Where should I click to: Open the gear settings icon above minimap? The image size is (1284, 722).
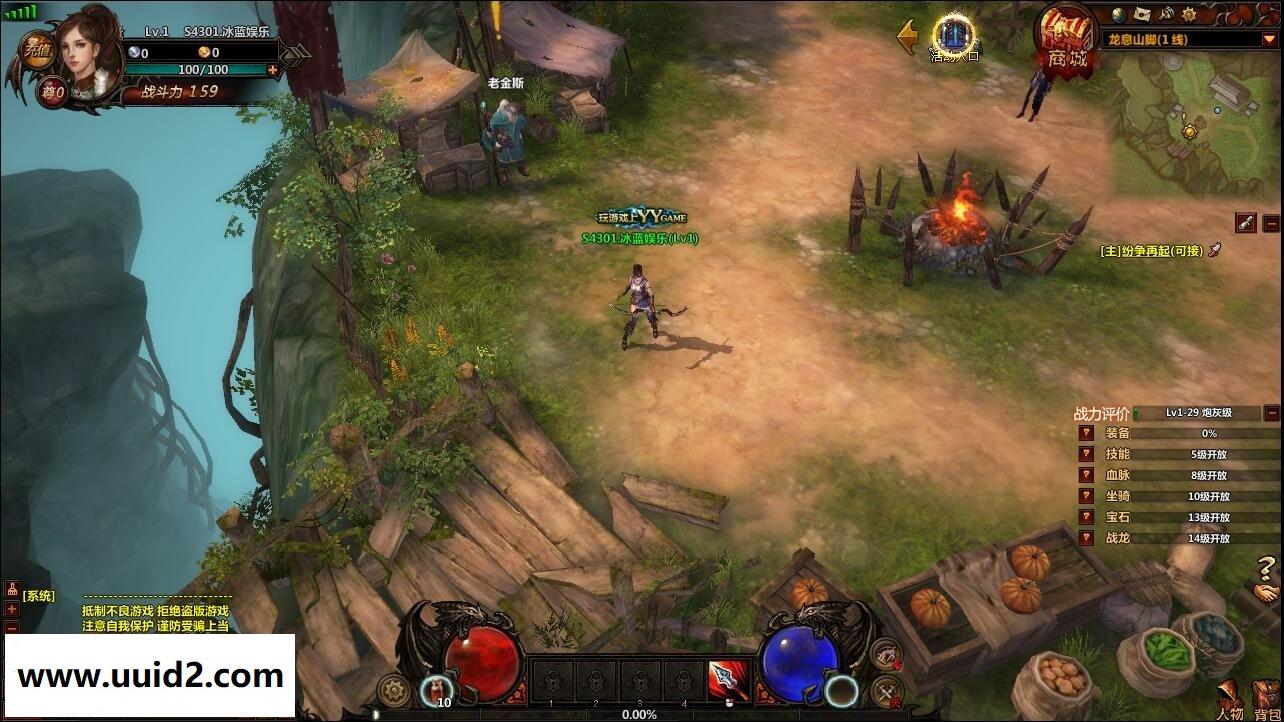pyautogui.click(x=1192, y=14)
